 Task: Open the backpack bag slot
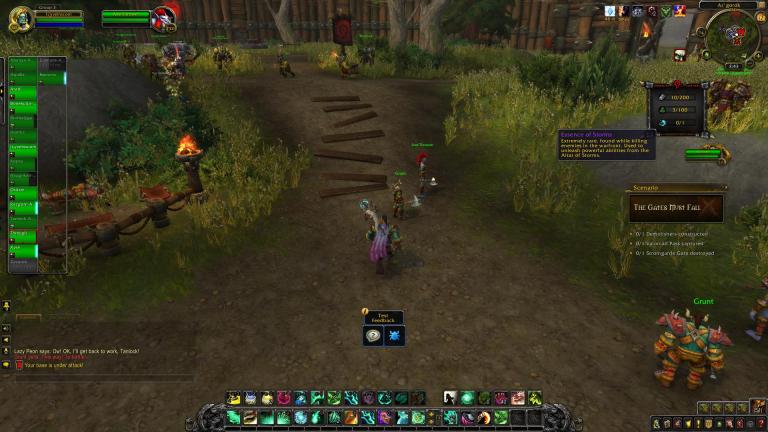click(x=759, y=407)
